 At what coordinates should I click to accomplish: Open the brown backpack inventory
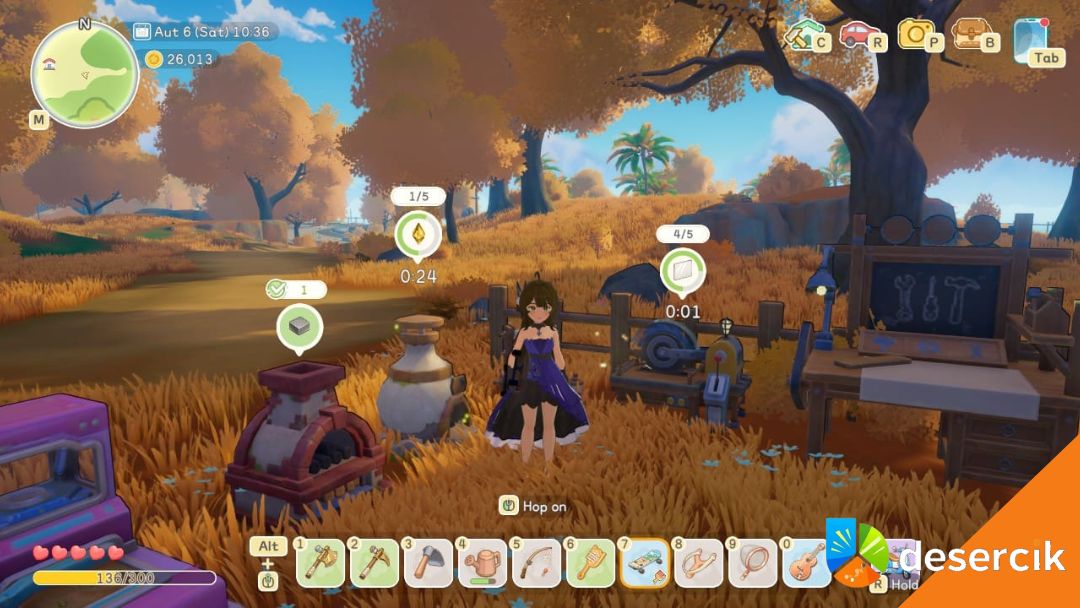click(968, 33)
